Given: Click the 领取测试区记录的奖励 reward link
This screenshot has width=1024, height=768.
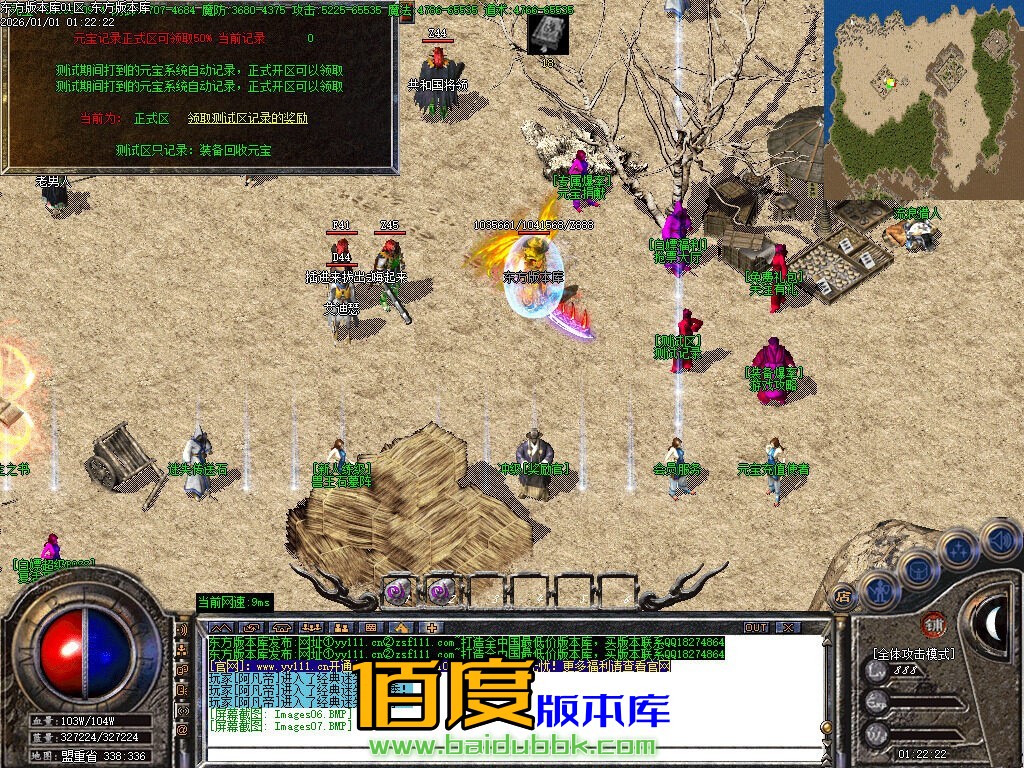Looking at the screenshot, I should click(x=248, y=118).
